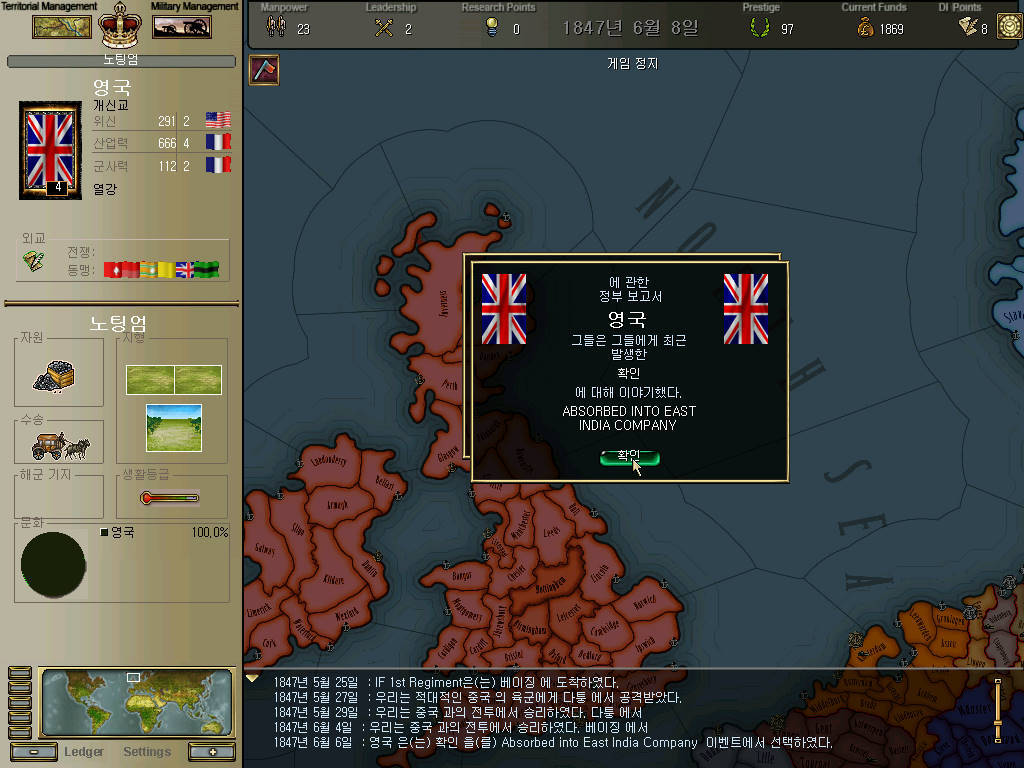Open the Ledger

(84, 752)
